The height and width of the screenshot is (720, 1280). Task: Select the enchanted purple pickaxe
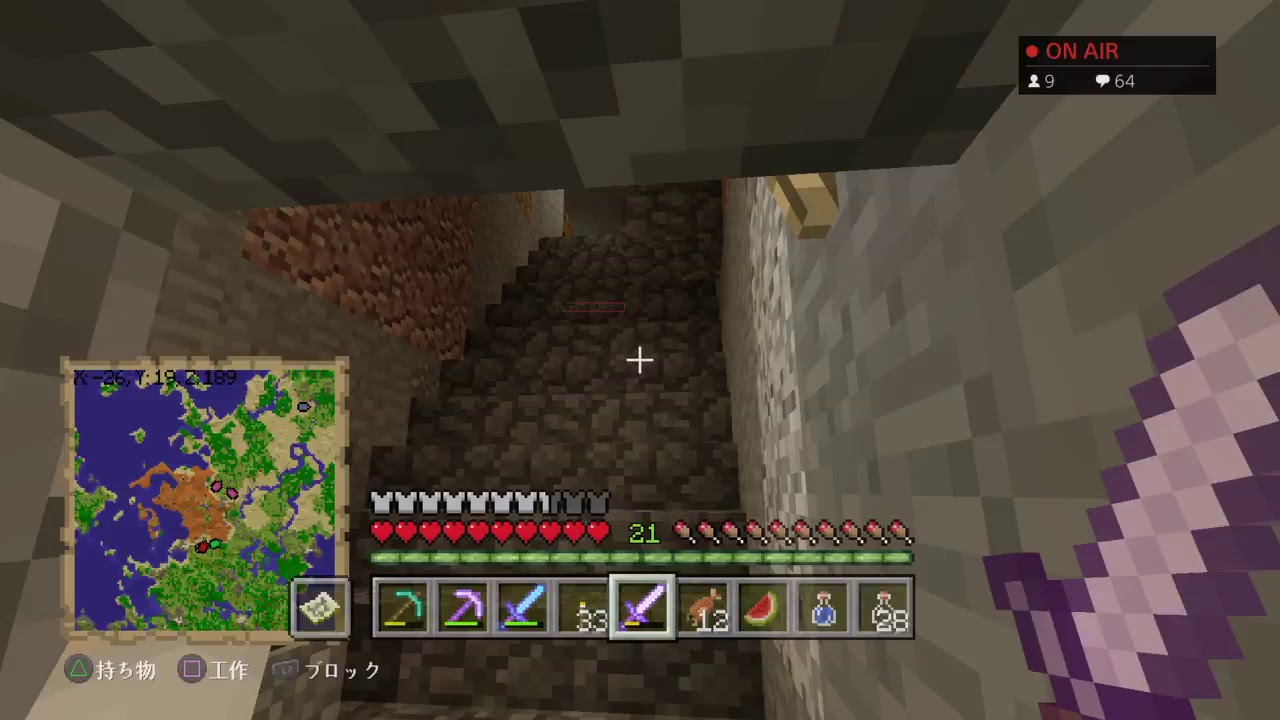[x=463, y=607]
